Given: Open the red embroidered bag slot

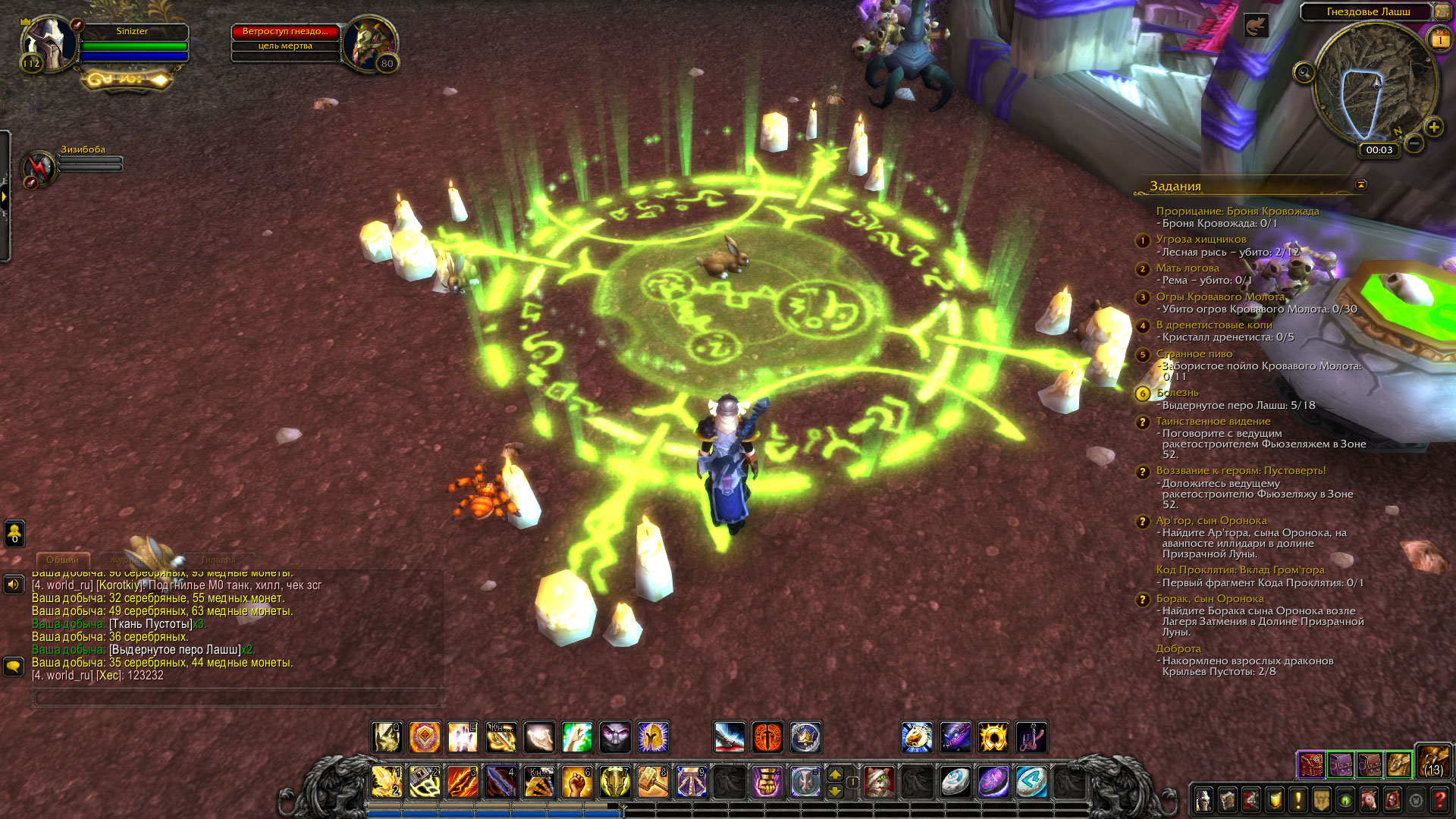Looking at the screenshot, I should 1311,765.
